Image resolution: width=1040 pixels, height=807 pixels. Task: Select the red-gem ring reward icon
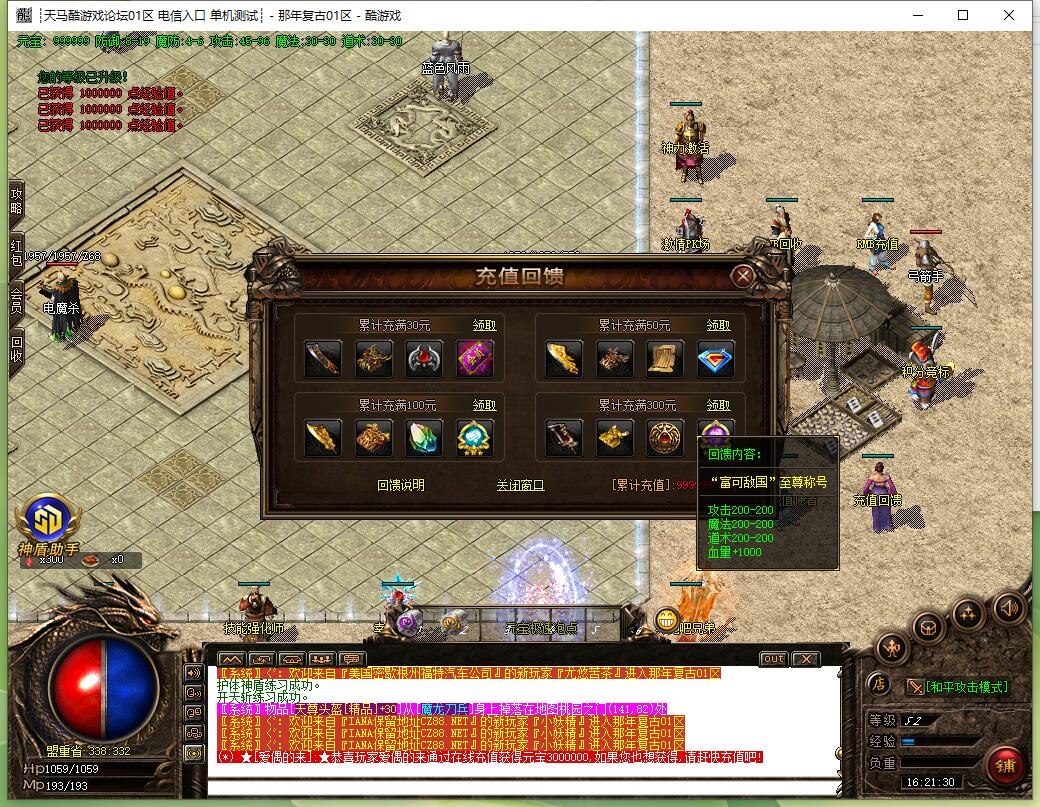point(424,359)
